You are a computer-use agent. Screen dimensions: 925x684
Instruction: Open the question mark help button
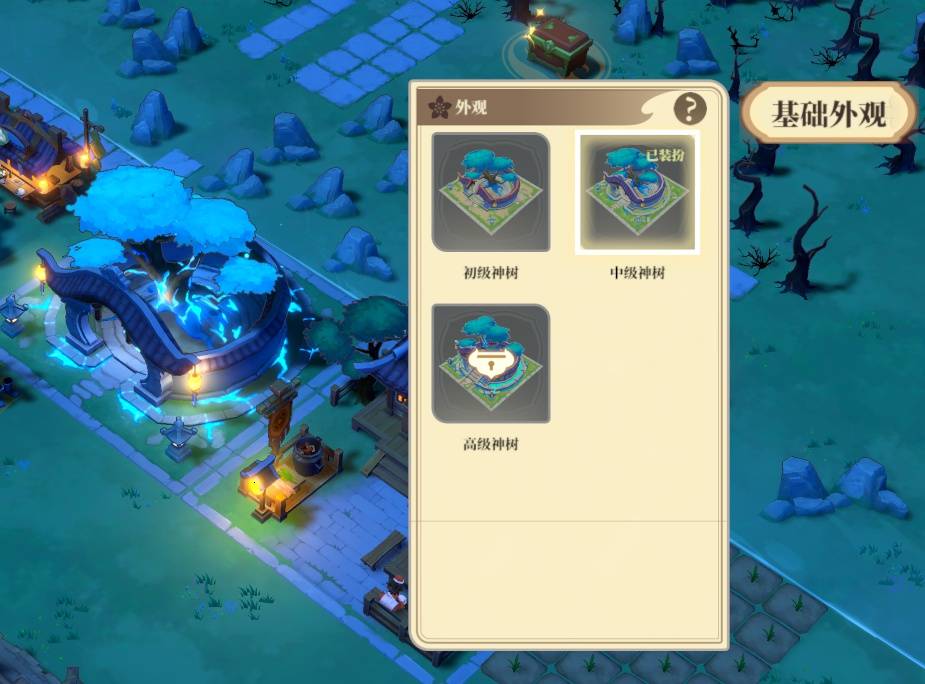tap(690, 109)
